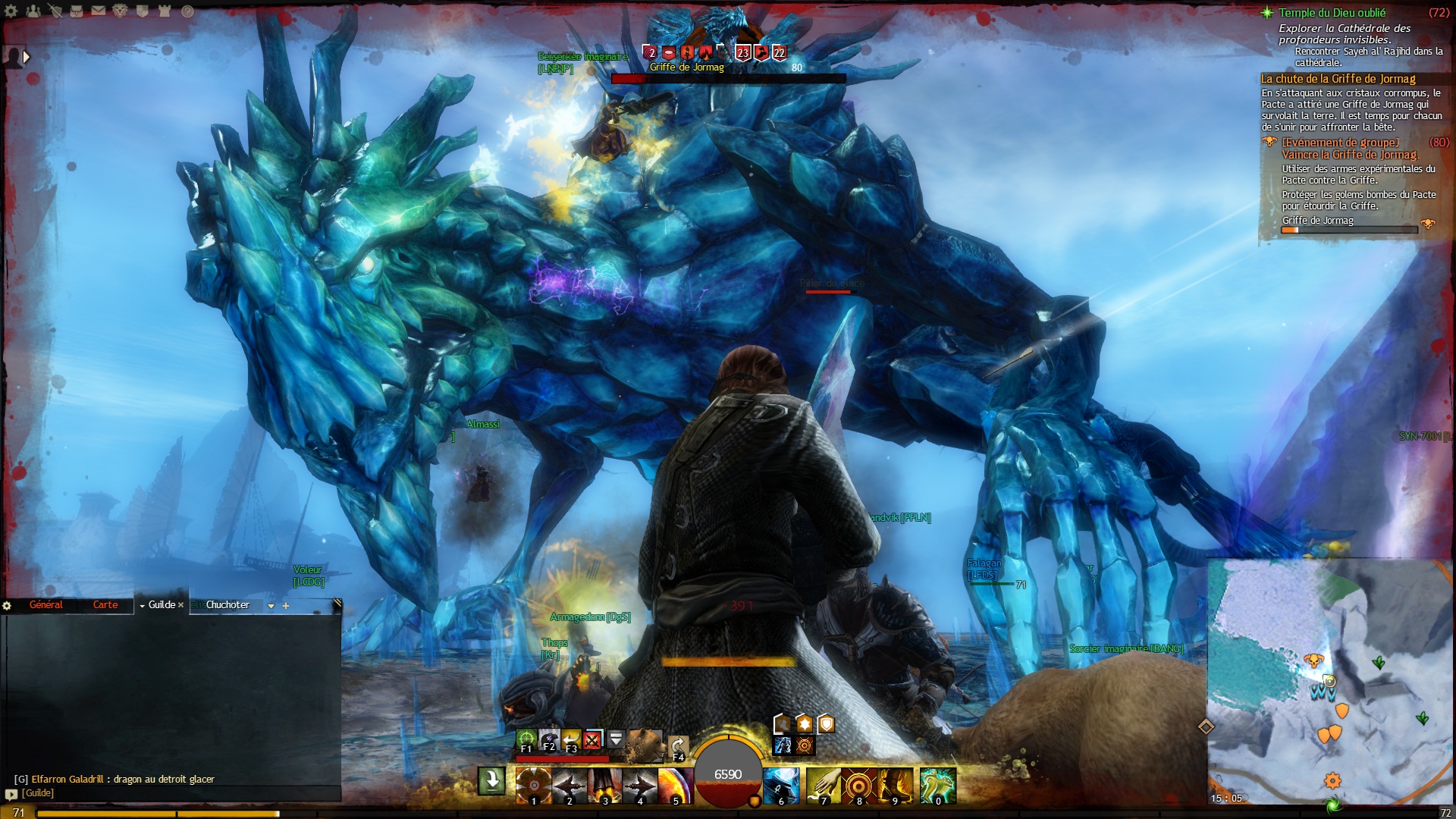
Task: Add a new chat tab
Action: (286, 606)
